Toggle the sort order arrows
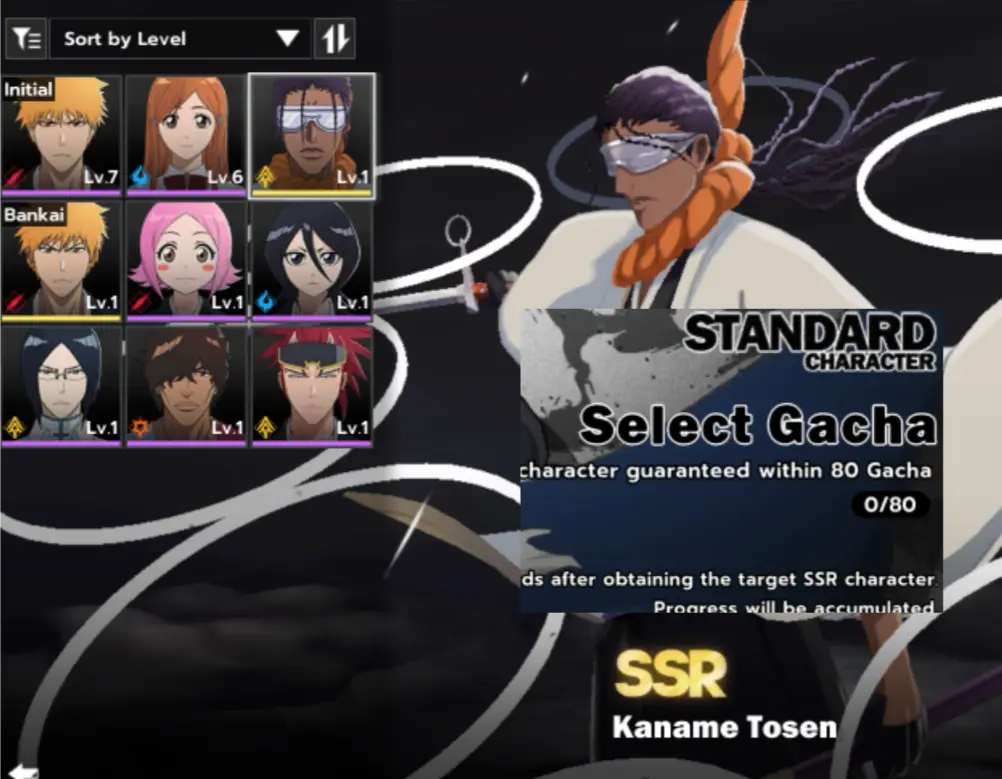 (335, 39)
